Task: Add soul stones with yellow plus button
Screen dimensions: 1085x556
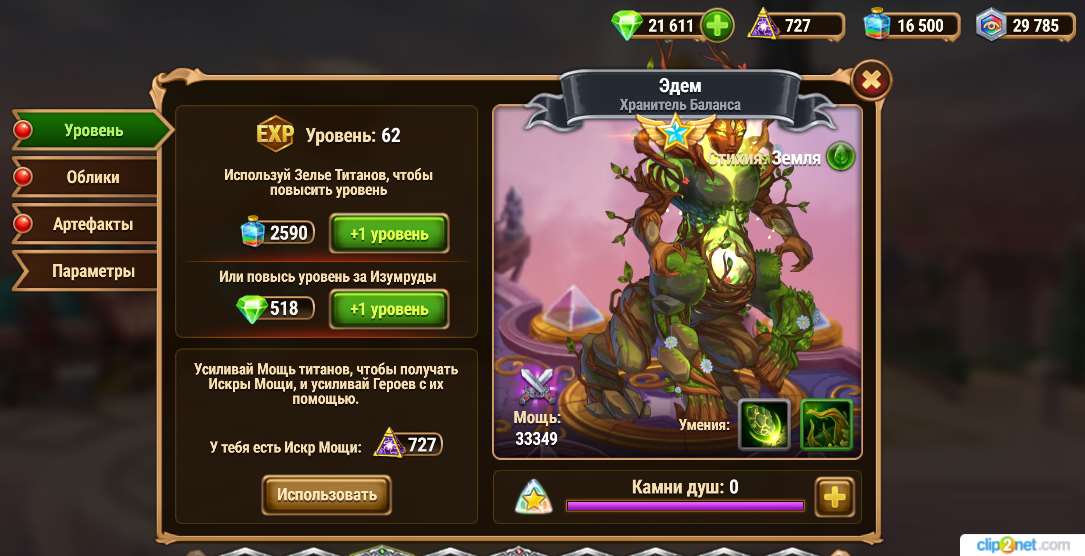Action: pyautogui.click(x=833, y=496)
